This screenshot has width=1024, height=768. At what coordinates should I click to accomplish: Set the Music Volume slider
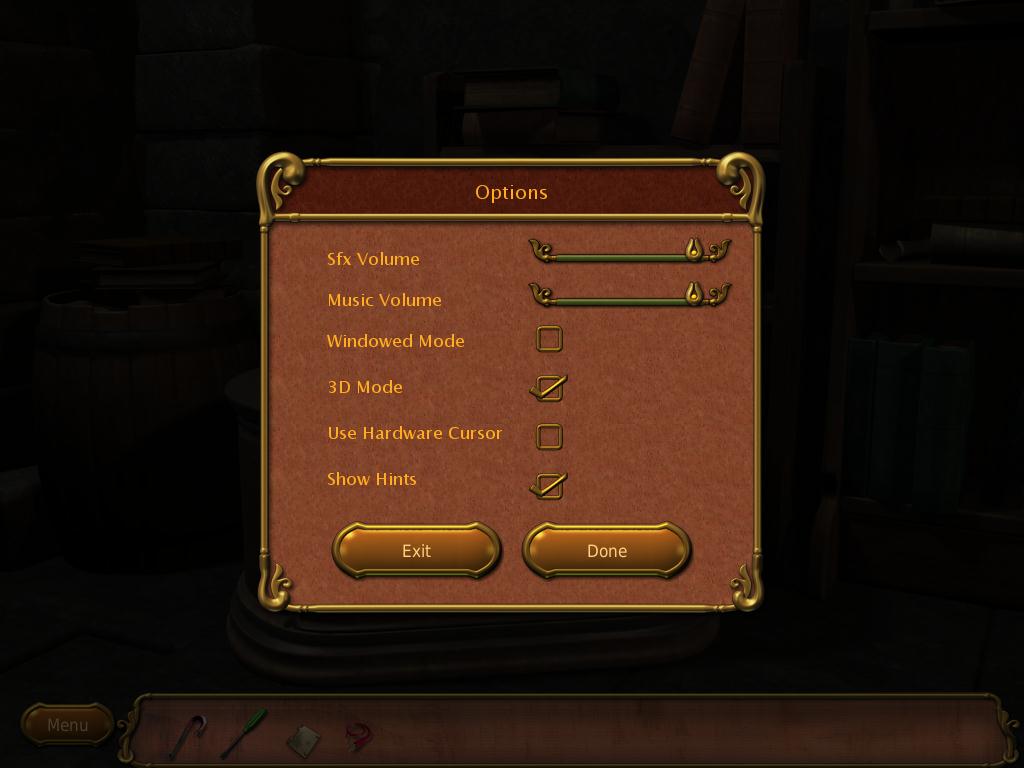693,293
